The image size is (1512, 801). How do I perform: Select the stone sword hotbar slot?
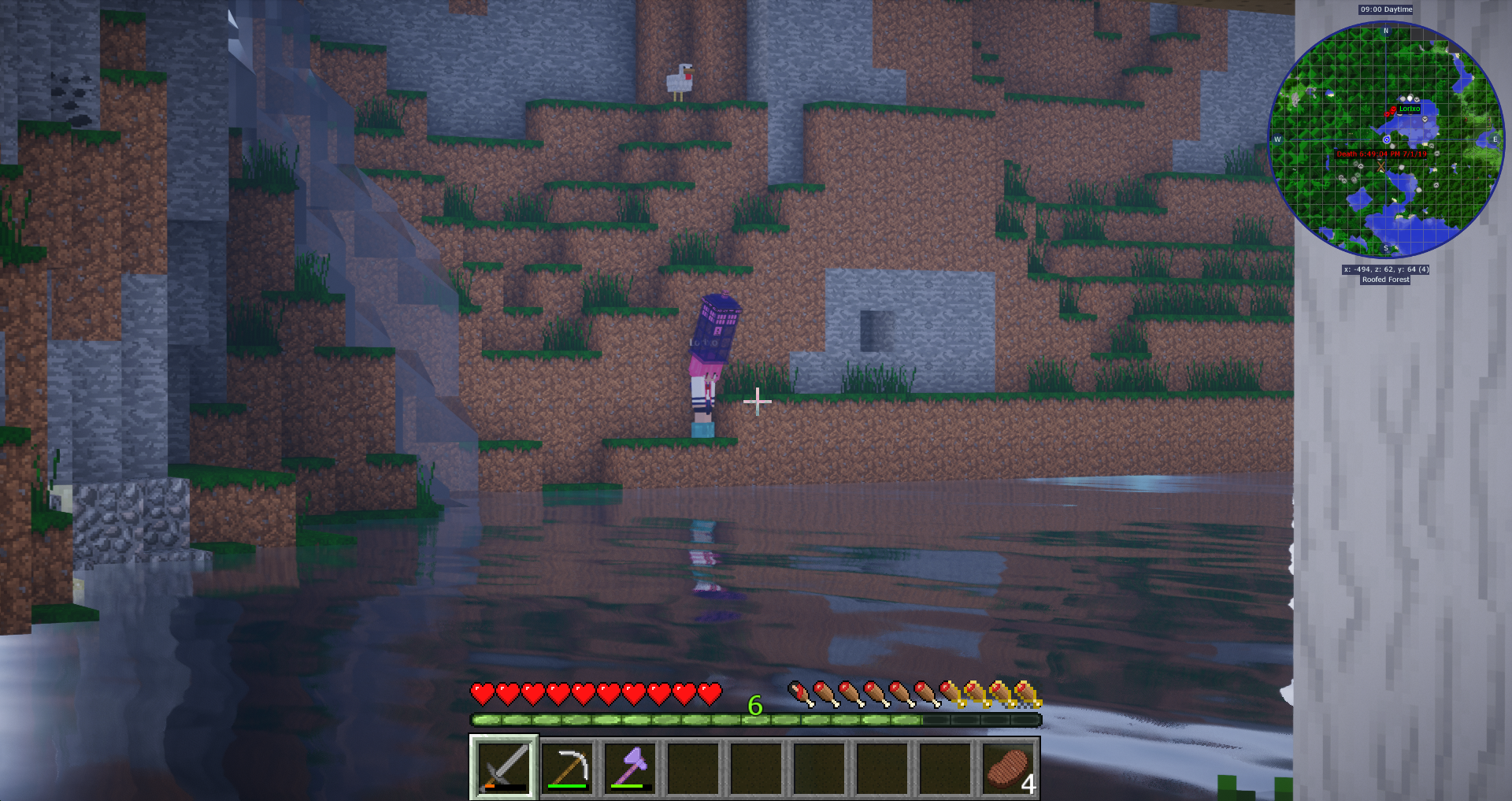[504, 767]
